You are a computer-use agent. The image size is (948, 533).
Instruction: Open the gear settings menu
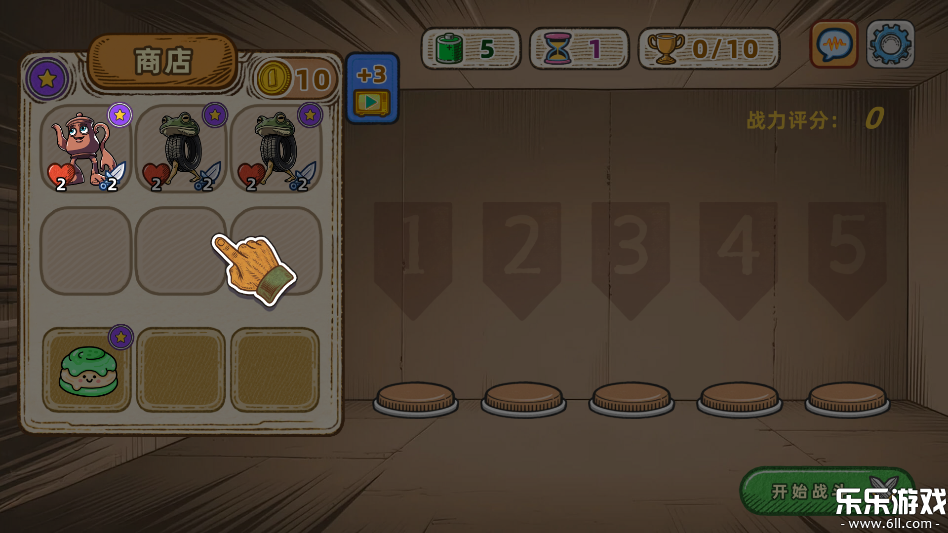point(889,45)
